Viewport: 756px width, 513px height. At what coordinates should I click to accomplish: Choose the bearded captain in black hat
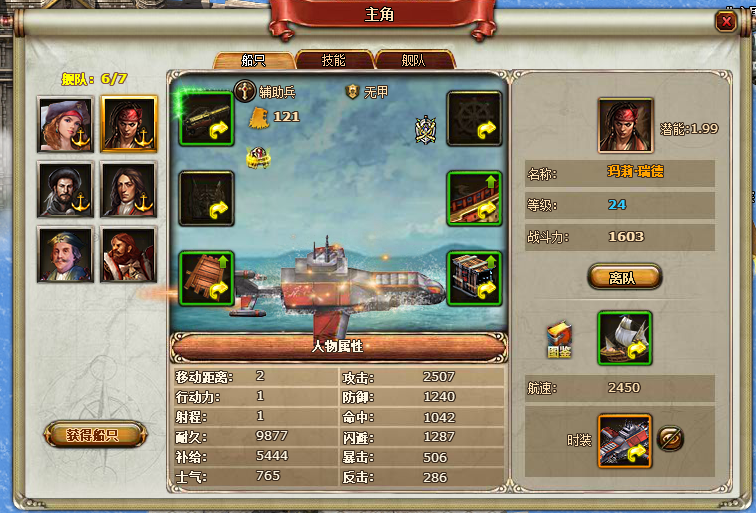tap(65, 189)
